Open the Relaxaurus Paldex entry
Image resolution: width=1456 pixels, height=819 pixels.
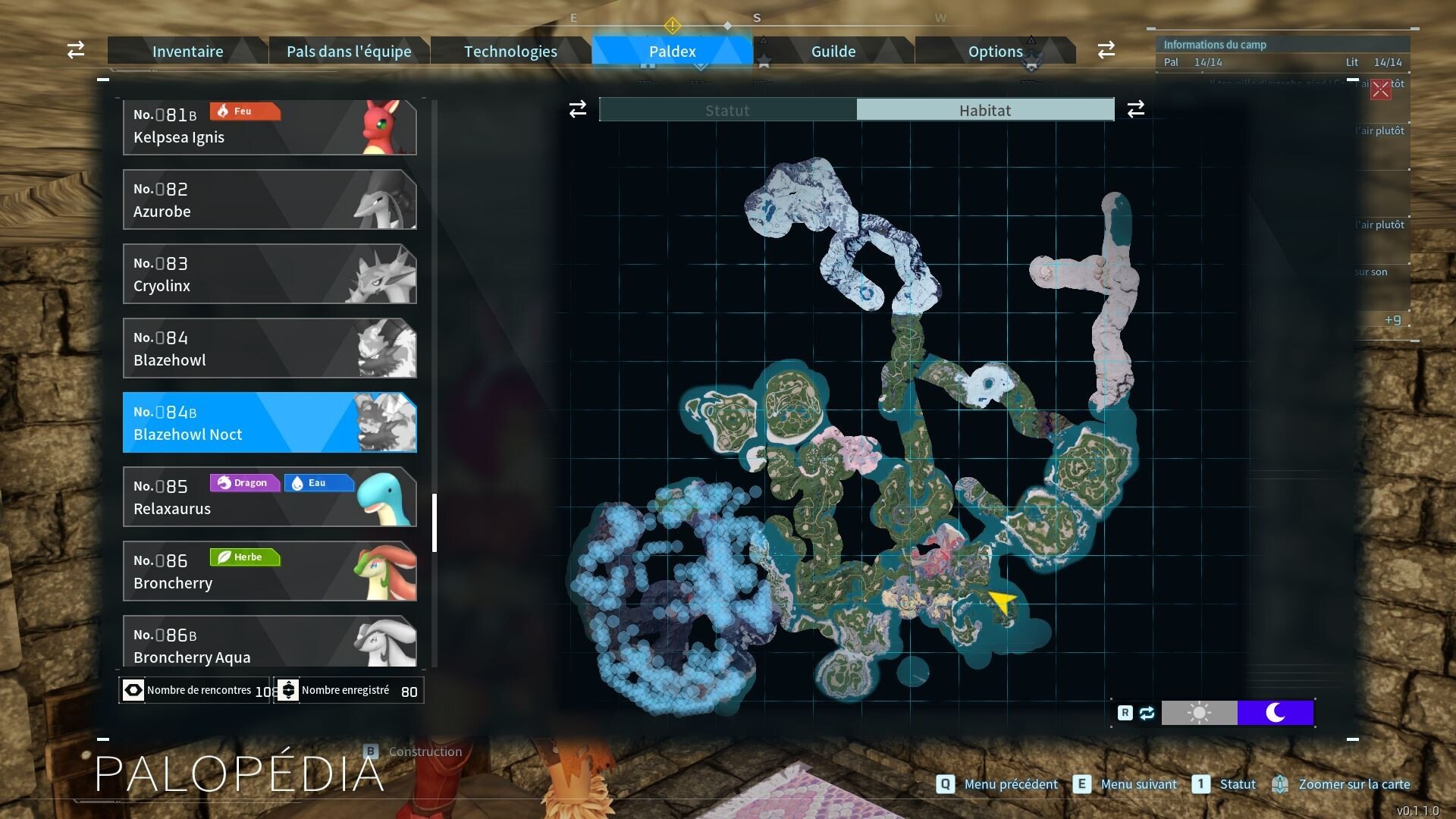click(269, 497)
